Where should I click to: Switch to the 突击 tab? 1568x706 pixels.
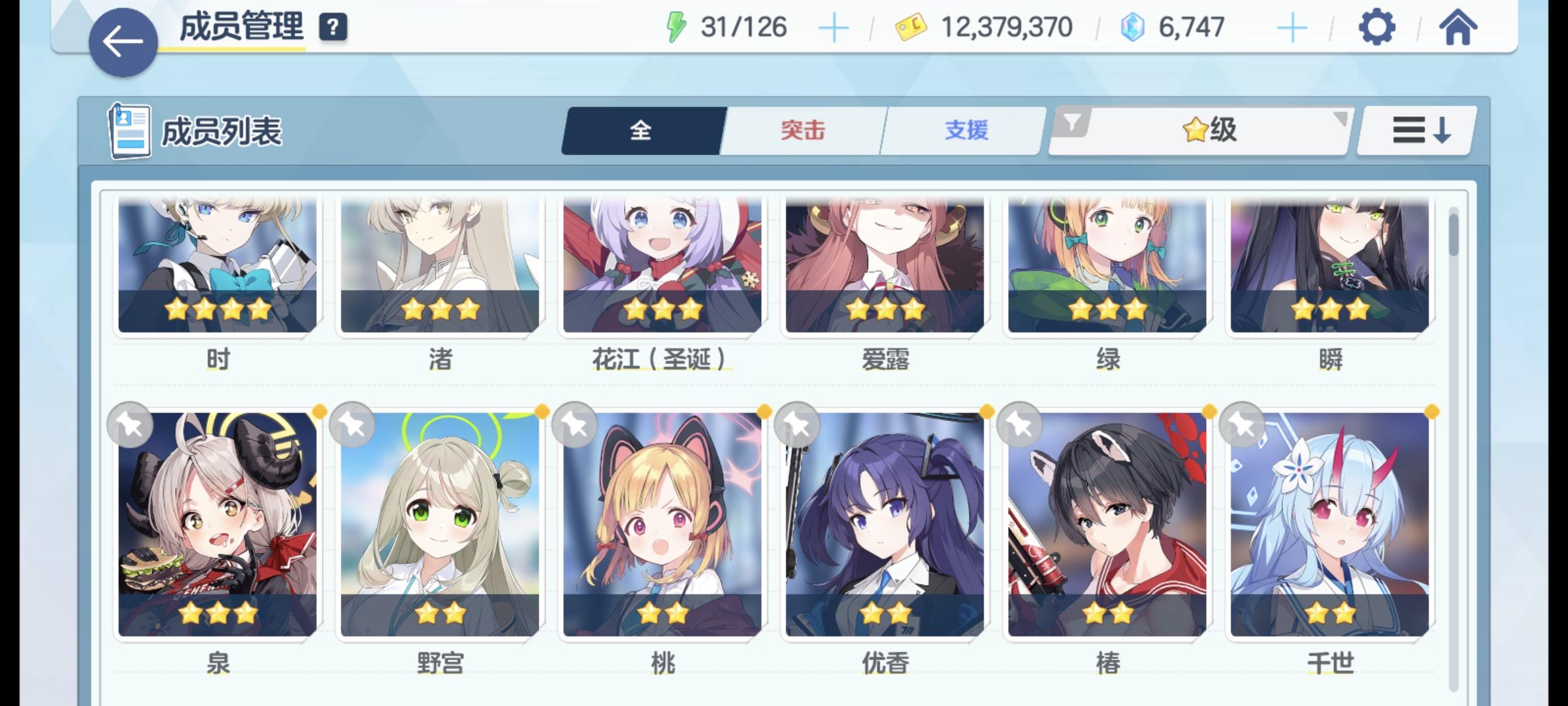click(801, 131)
